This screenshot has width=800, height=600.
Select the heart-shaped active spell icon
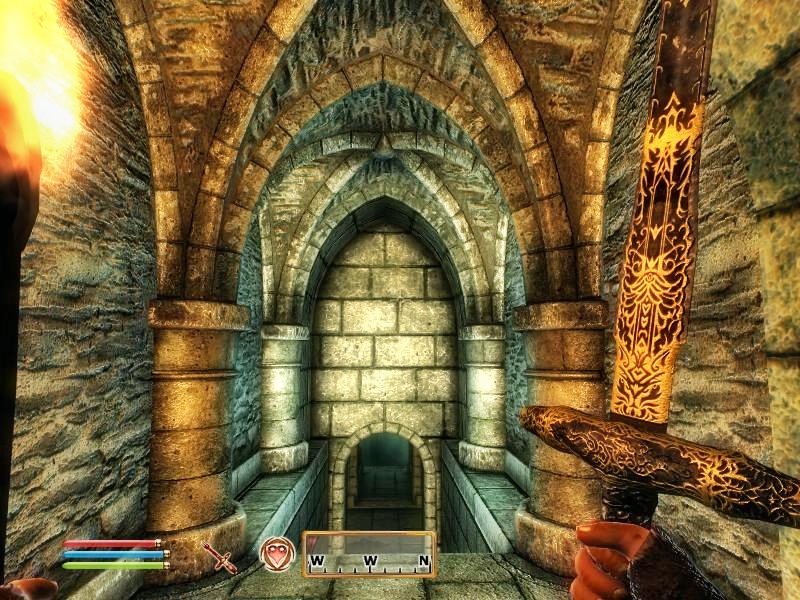(277, 553)
